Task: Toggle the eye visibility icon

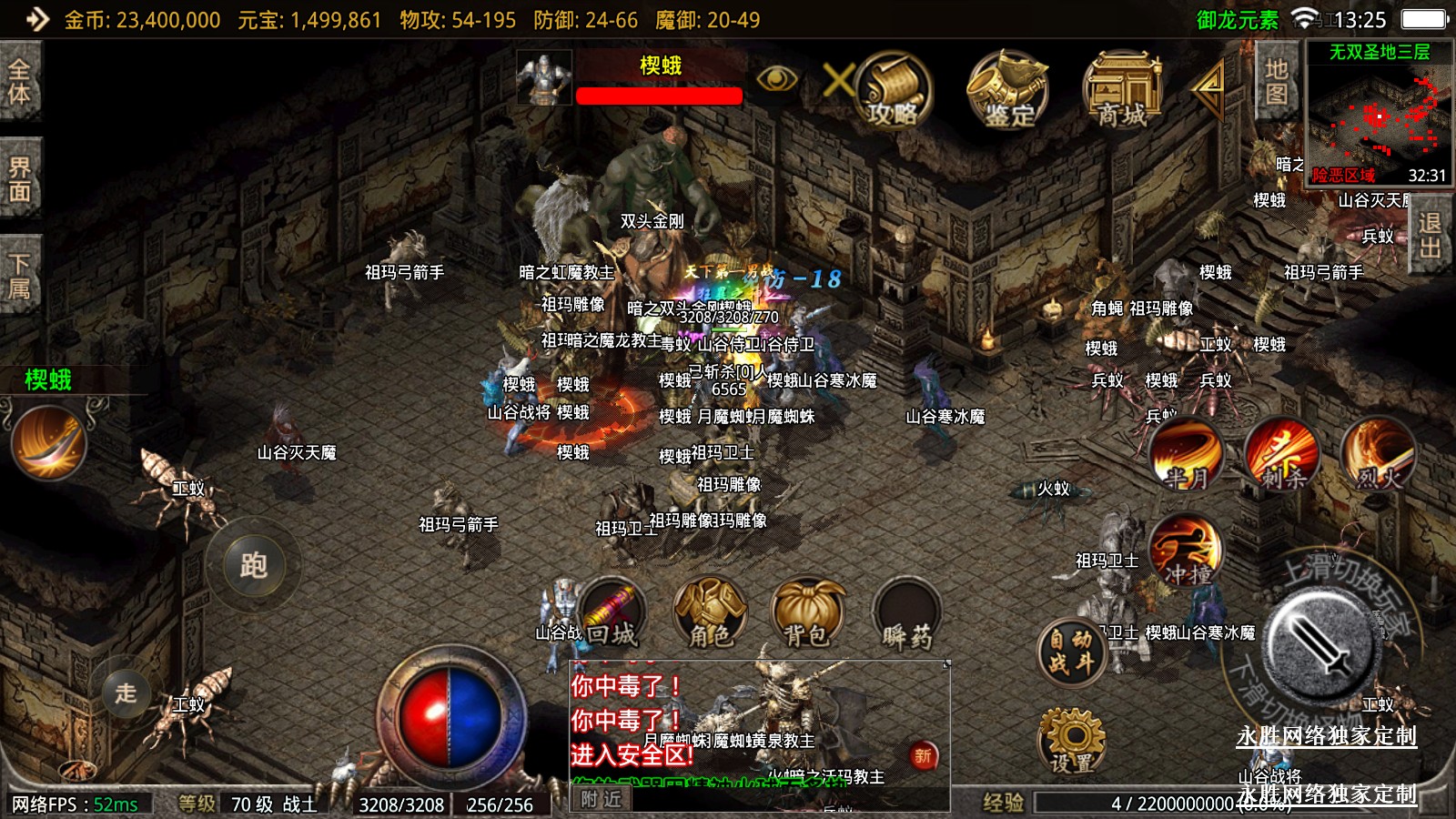Action: (776, 79)
